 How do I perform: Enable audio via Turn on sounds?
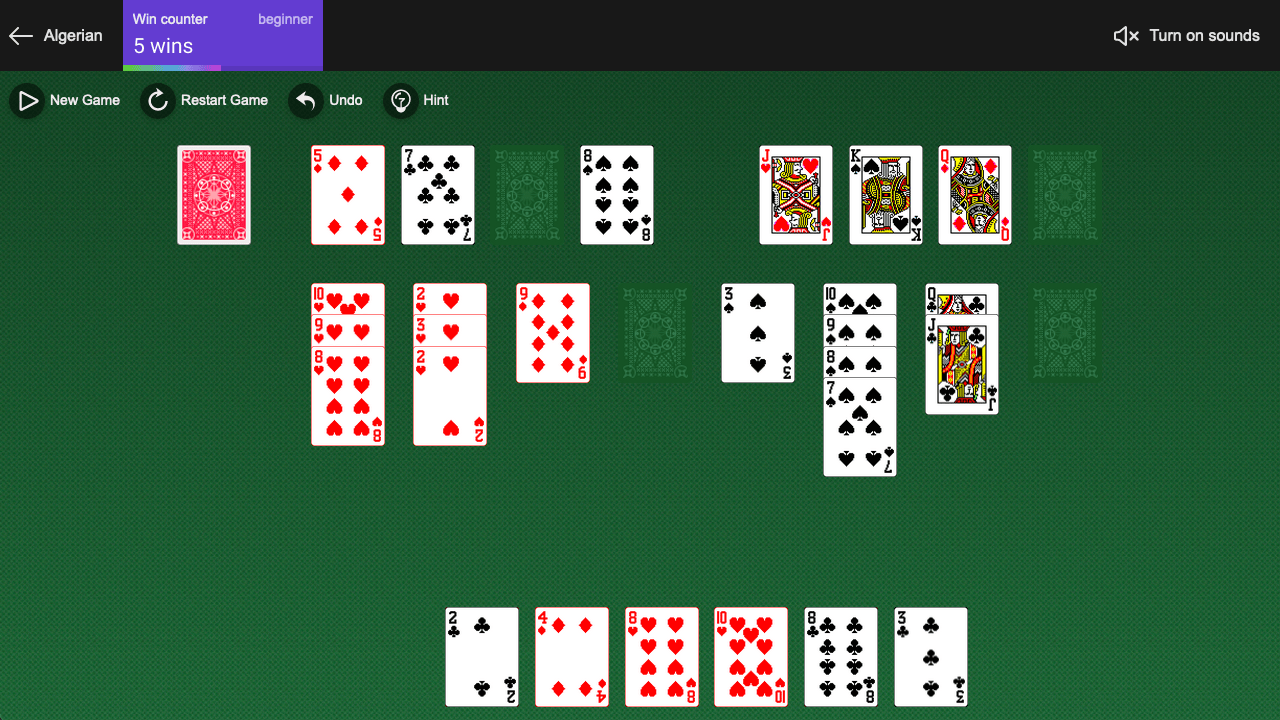[1204, 36]
